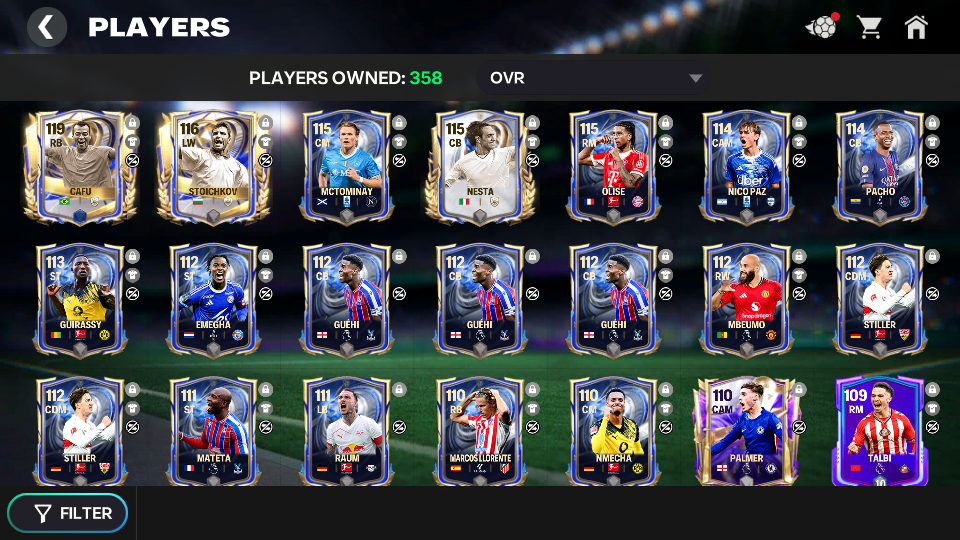Choose the 115 McTominay card

point(346,165)
